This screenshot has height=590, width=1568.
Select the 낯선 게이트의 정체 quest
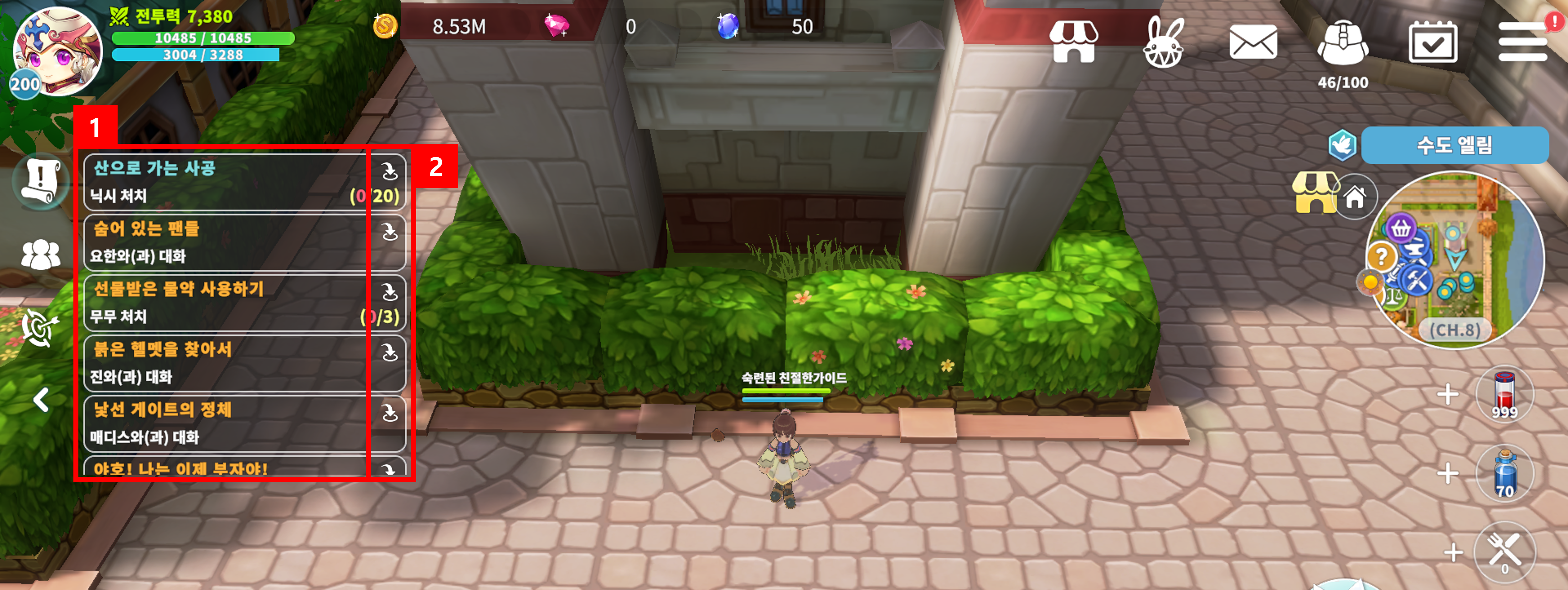click(225, 423)
